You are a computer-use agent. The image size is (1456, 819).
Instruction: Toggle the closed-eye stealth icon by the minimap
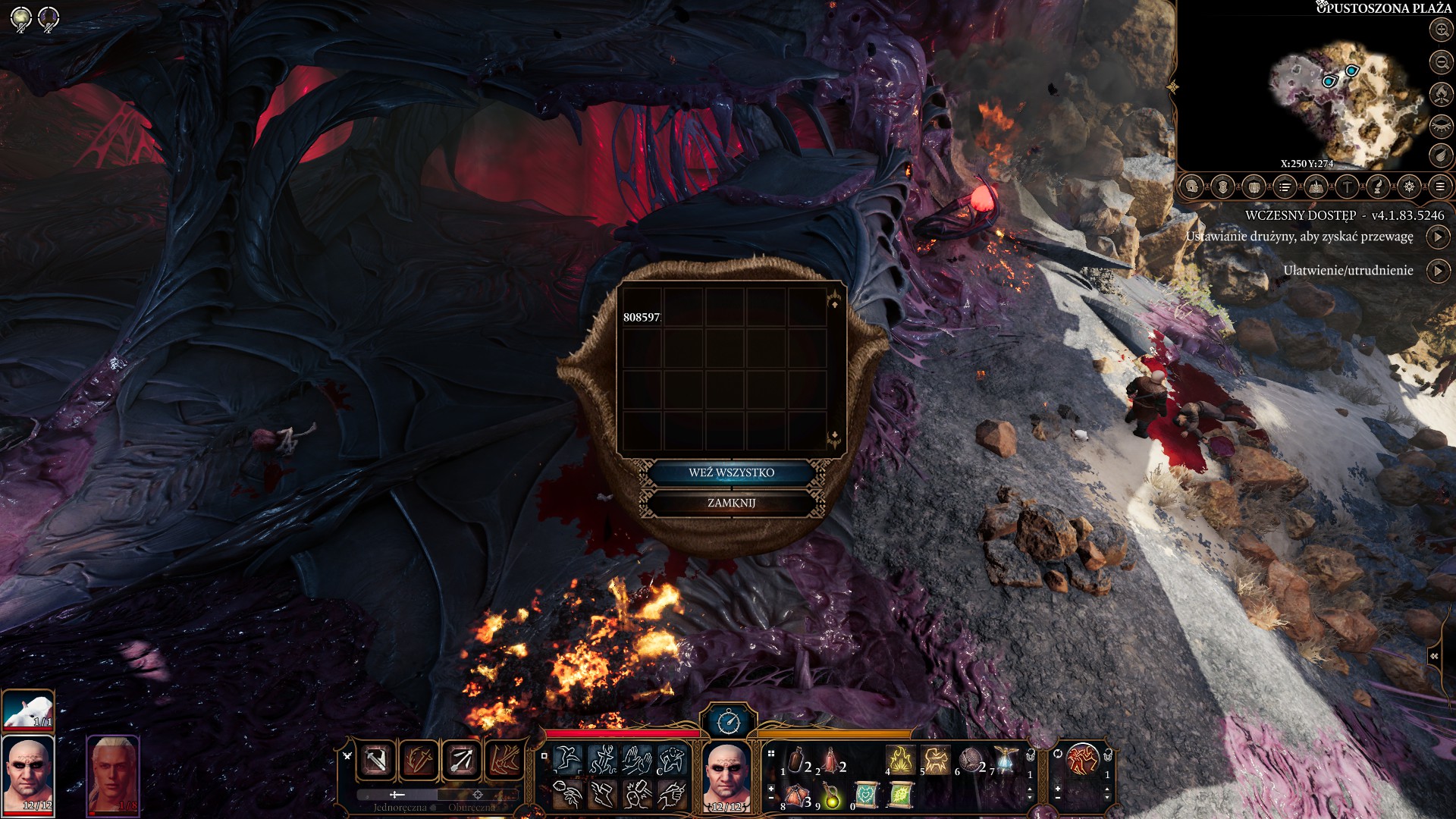1441,125
